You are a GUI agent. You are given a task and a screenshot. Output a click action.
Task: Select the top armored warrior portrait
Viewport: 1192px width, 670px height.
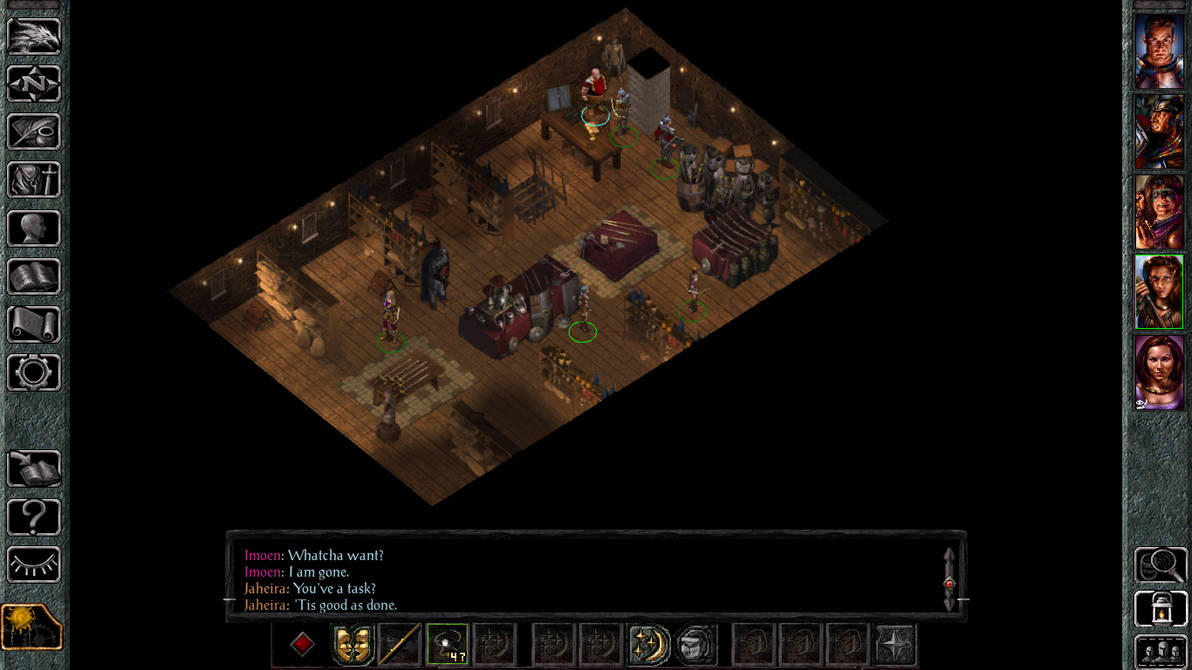click(1159, 52)
